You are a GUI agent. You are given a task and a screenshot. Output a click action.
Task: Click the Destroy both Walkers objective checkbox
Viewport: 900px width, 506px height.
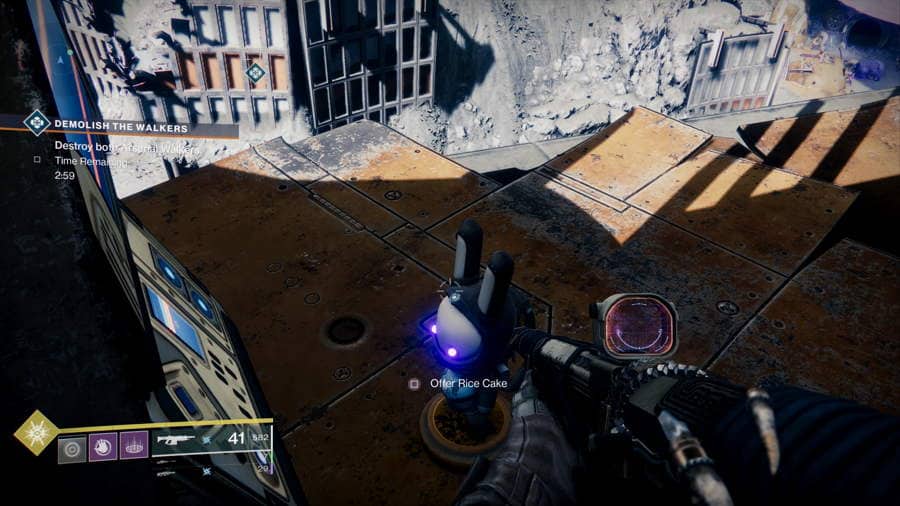coord(37,158)
